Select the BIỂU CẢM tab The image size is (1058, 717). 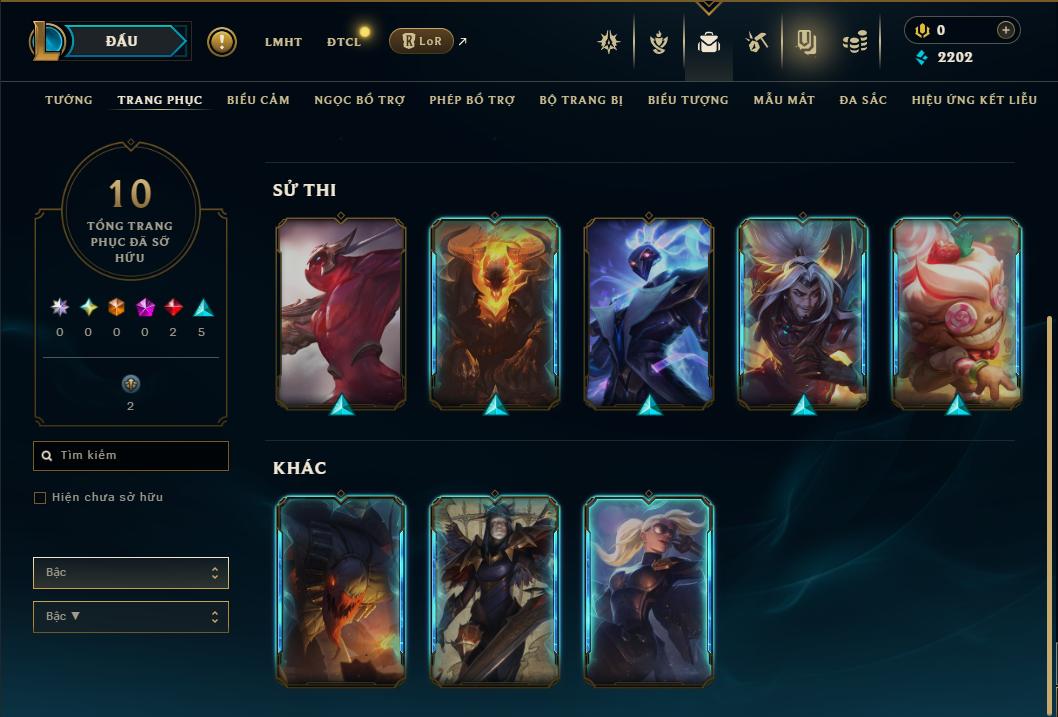tap(258, 100)
